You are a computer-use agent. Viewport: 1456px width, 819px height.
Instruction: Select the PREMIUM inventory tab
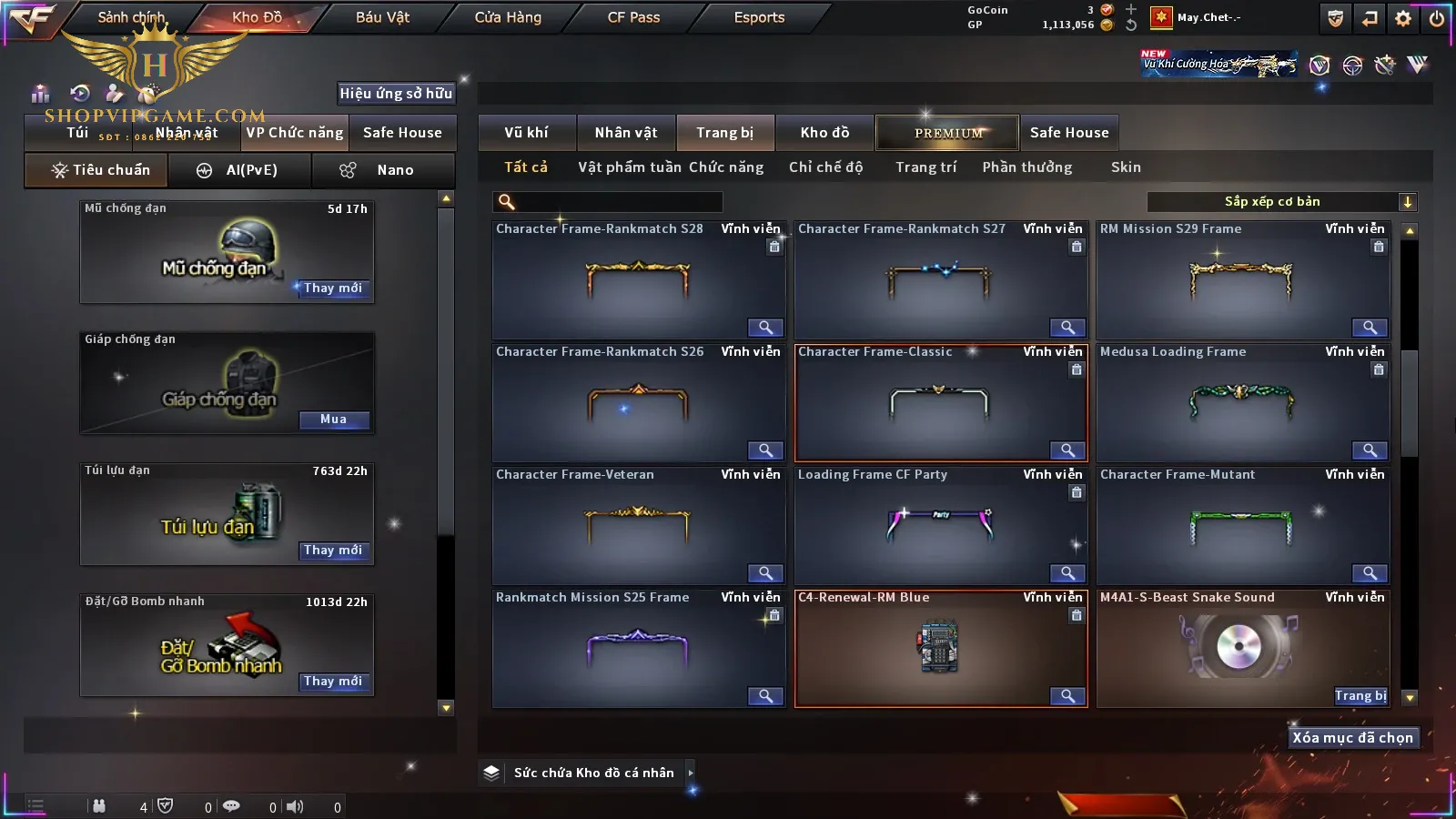(948, 133)
